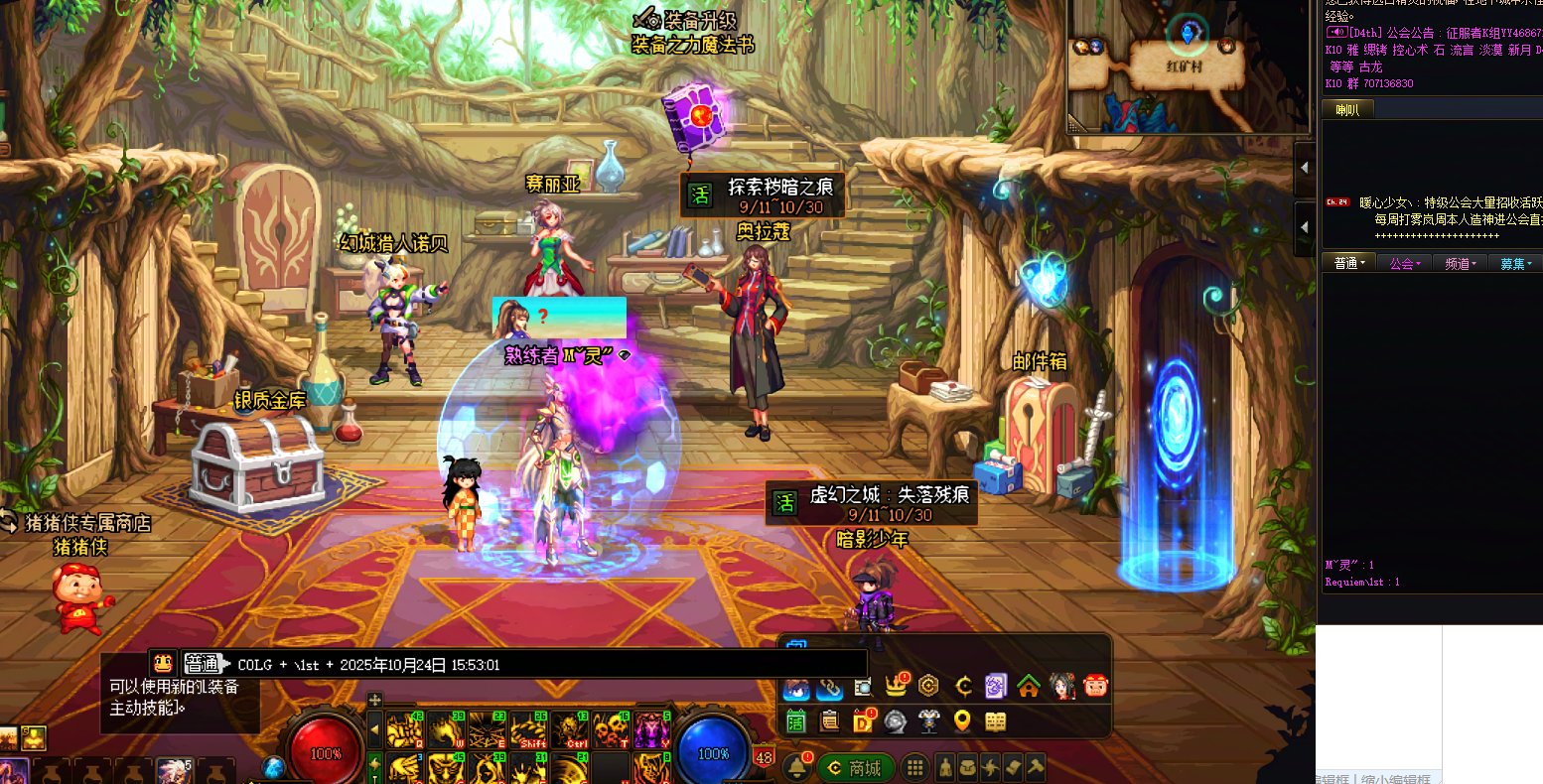Click the golden crown ship icon

coord(897,686)
